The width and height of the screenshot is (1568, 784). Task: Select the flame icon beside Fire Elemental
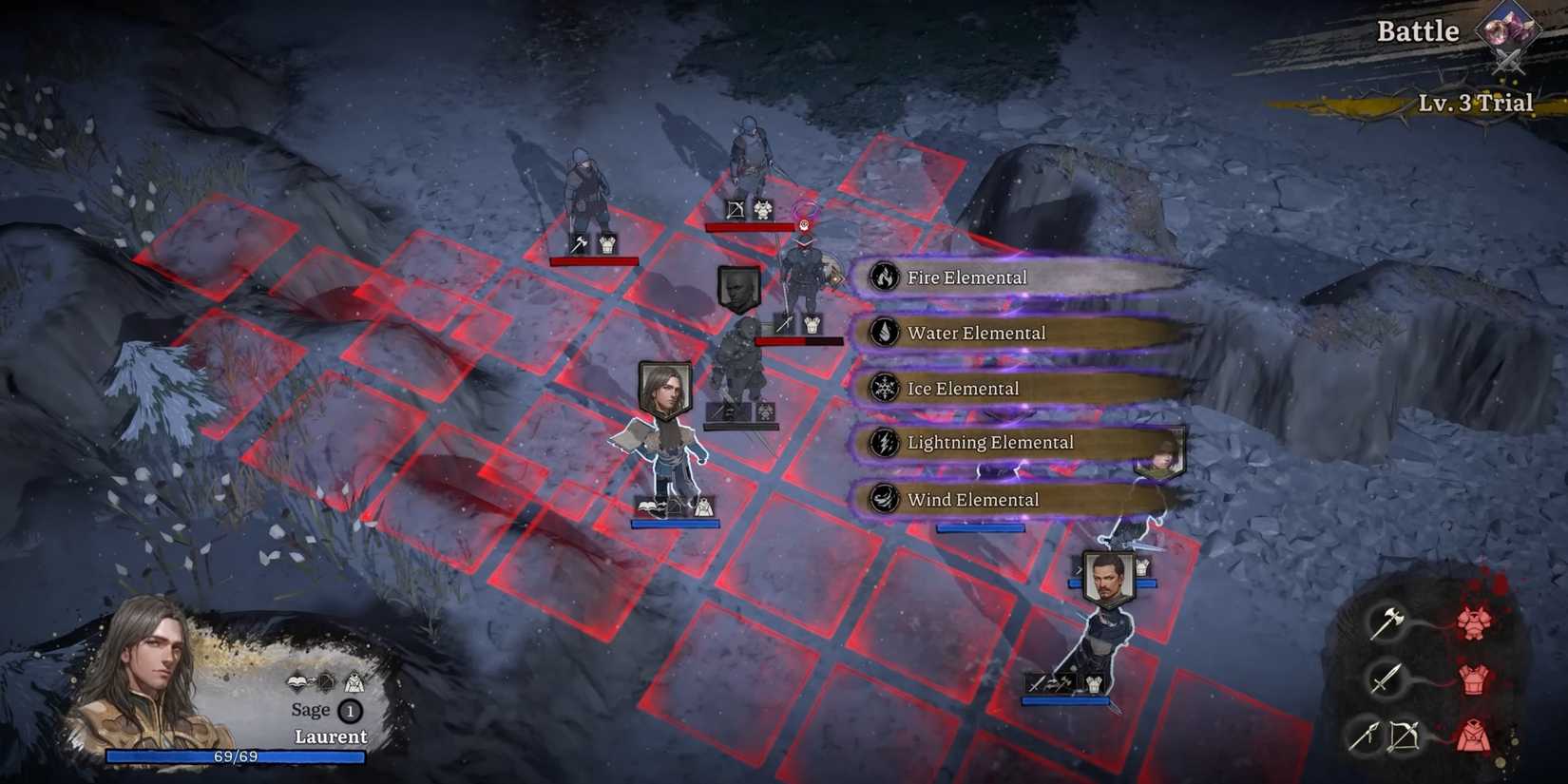pyautogui.click(x=886, y=277)
